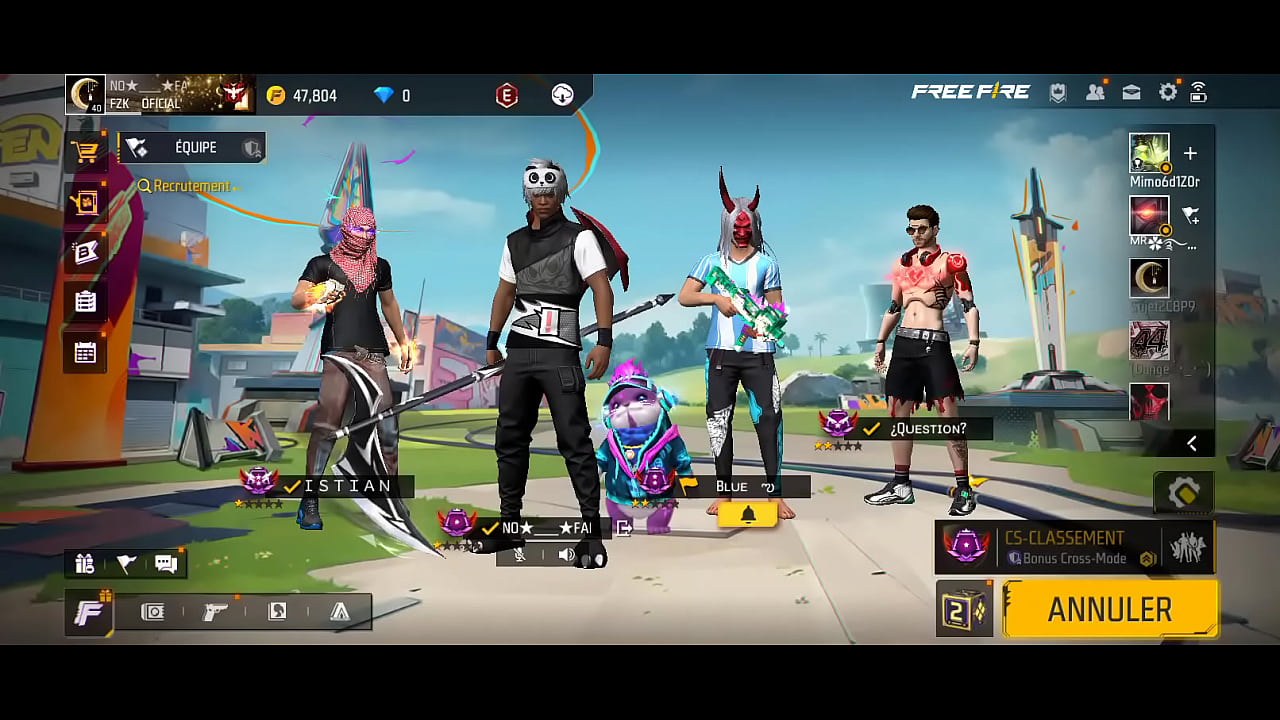The image size is (1280, 720).
Task: Open the pistol weapons menu
Action: 215,612
